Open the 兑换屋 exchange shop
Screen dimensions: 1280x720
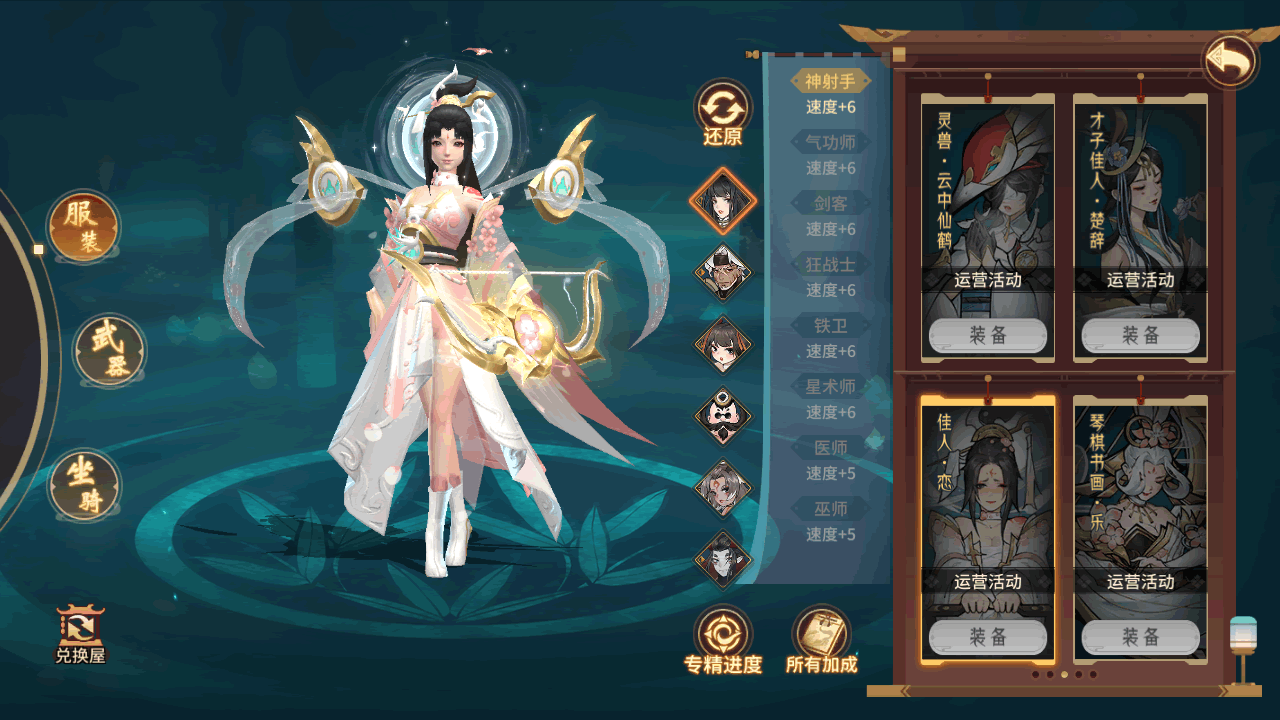(x=80, y=635)
